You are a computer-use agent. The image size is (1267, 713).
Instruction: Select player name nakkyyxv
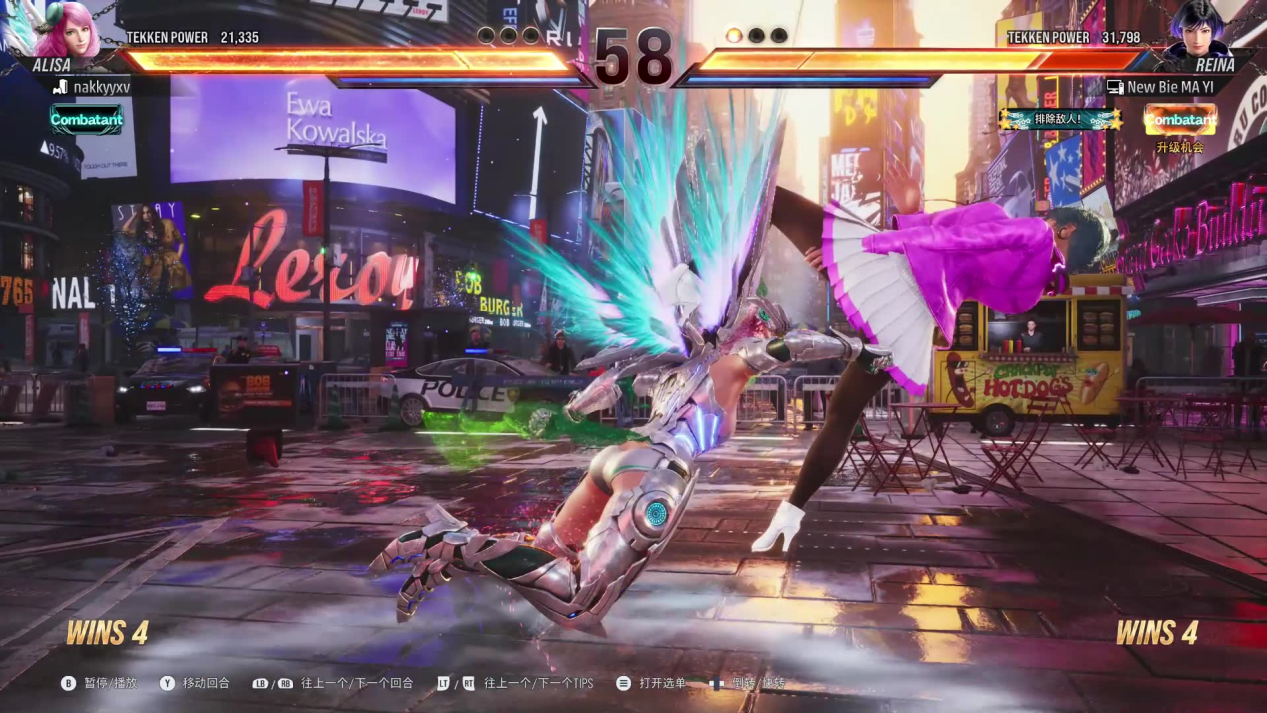[x=101, y=87]
